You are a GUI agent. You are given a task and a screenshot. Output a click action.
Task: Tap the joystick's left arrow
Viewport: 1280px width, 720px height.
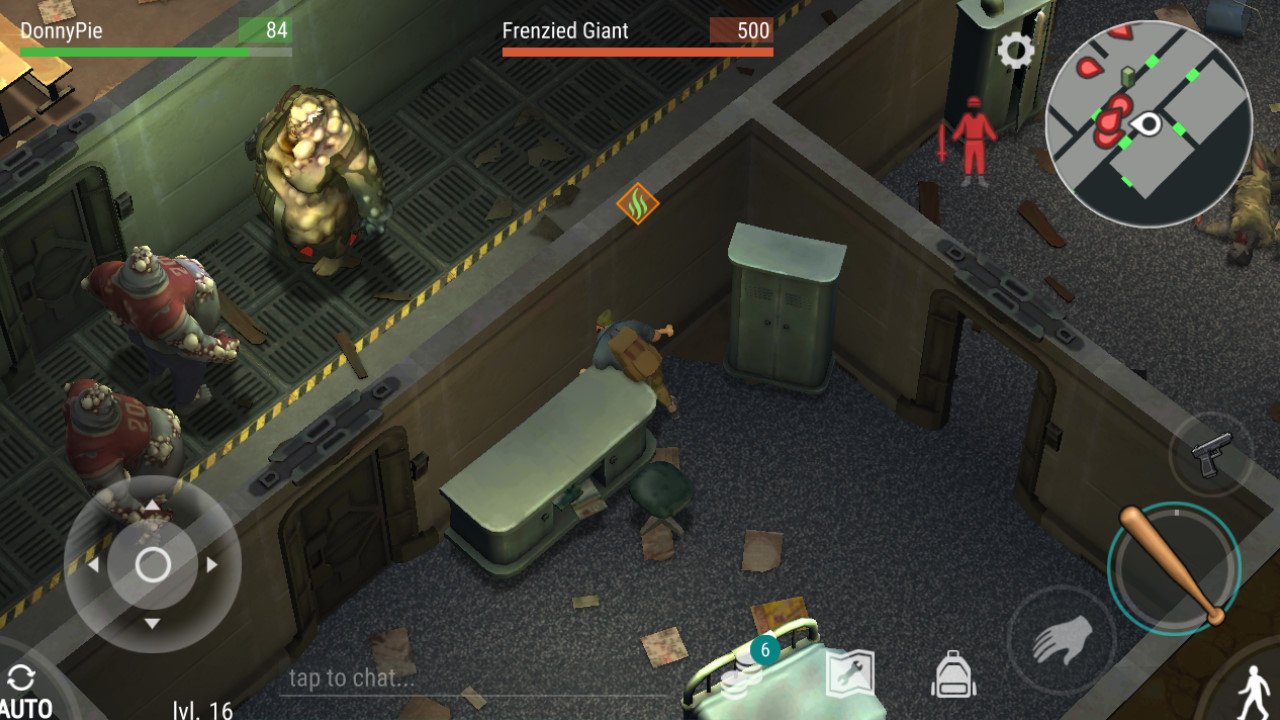point(93,566)
